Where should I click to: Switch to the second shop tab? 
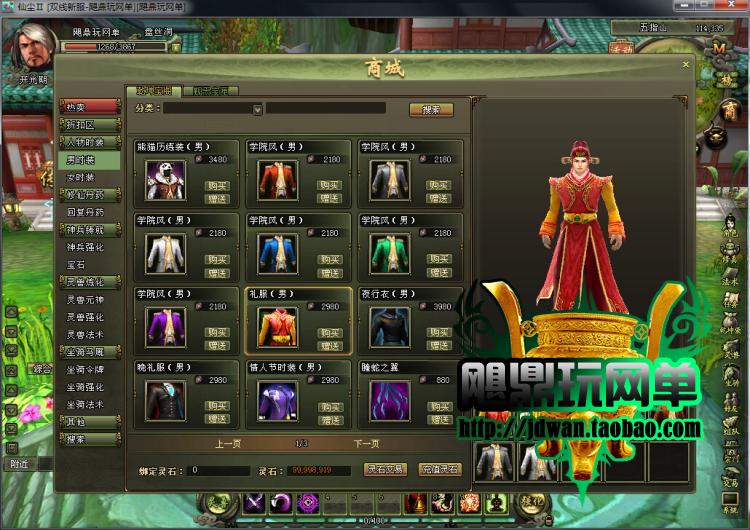click(x=209, y=91)
